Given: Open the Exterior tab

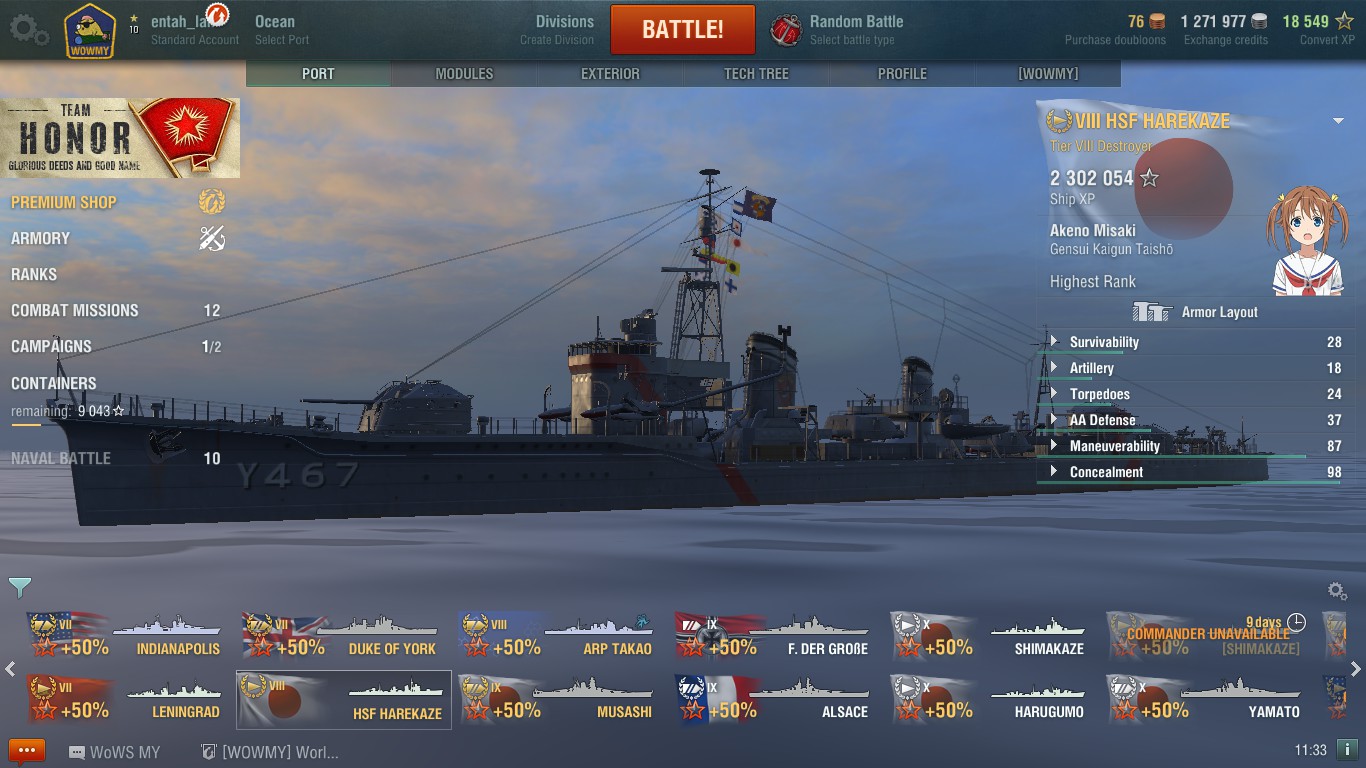Looking at the screenshot, I should click(610, 74).
